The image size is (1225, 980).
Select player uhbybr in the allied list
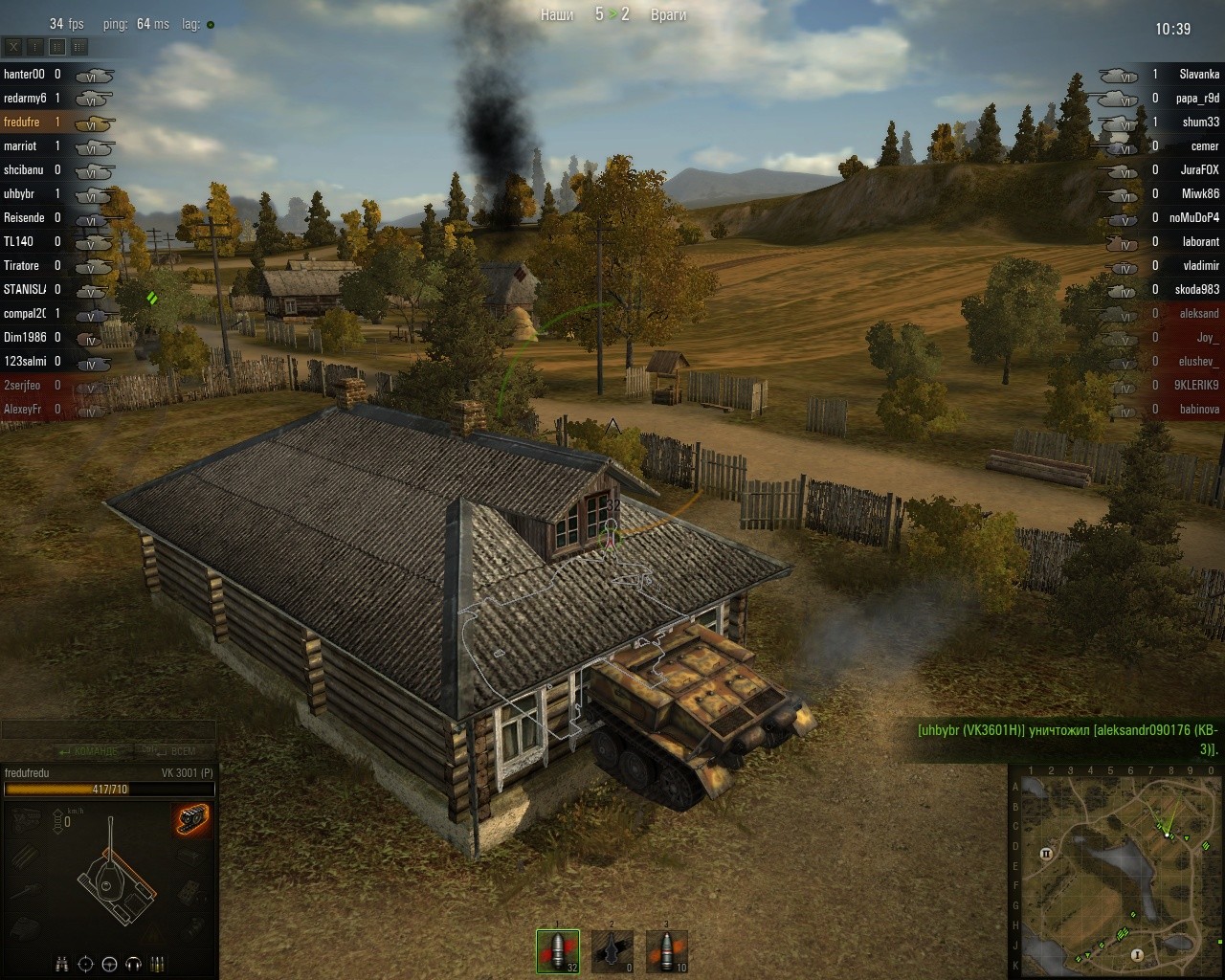tap(19, 193)
